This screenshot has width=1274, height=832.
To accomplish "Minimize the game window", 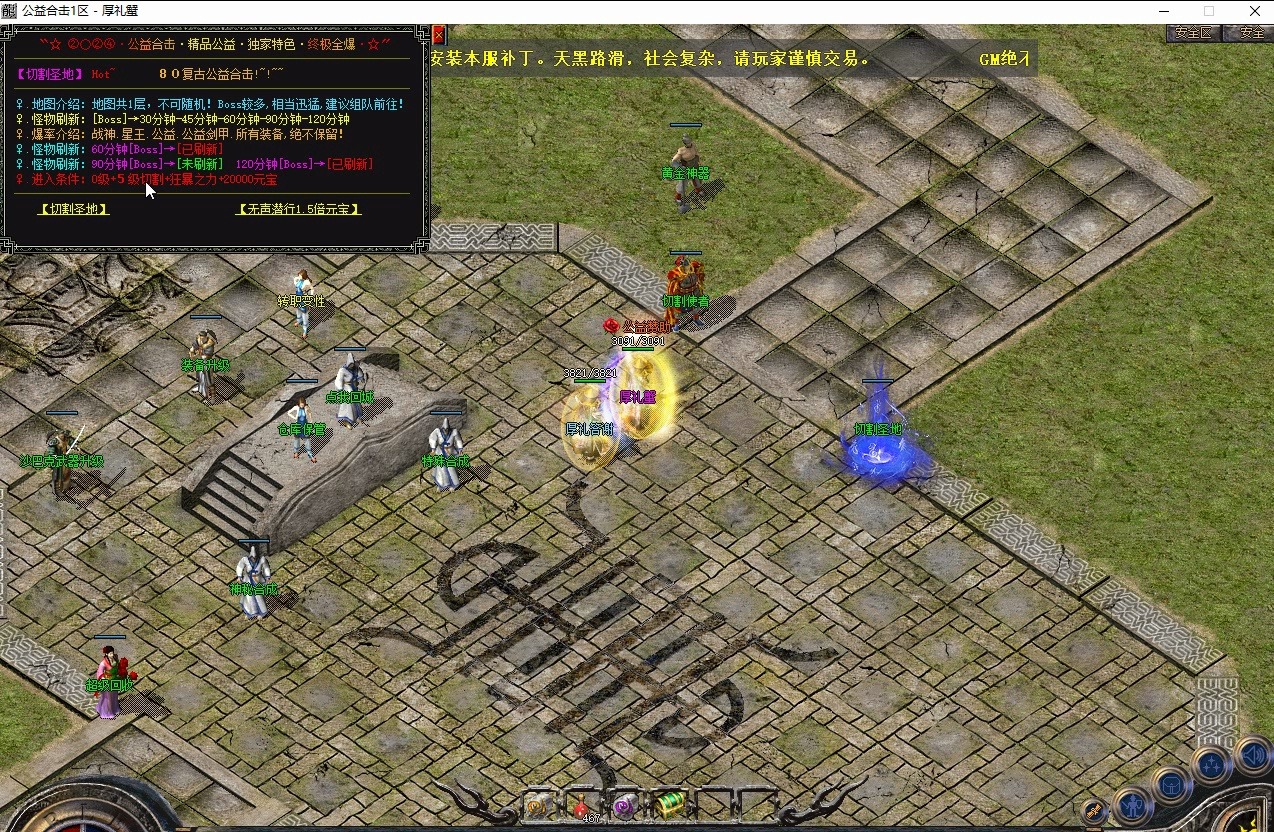I will tap(1162, 11).
